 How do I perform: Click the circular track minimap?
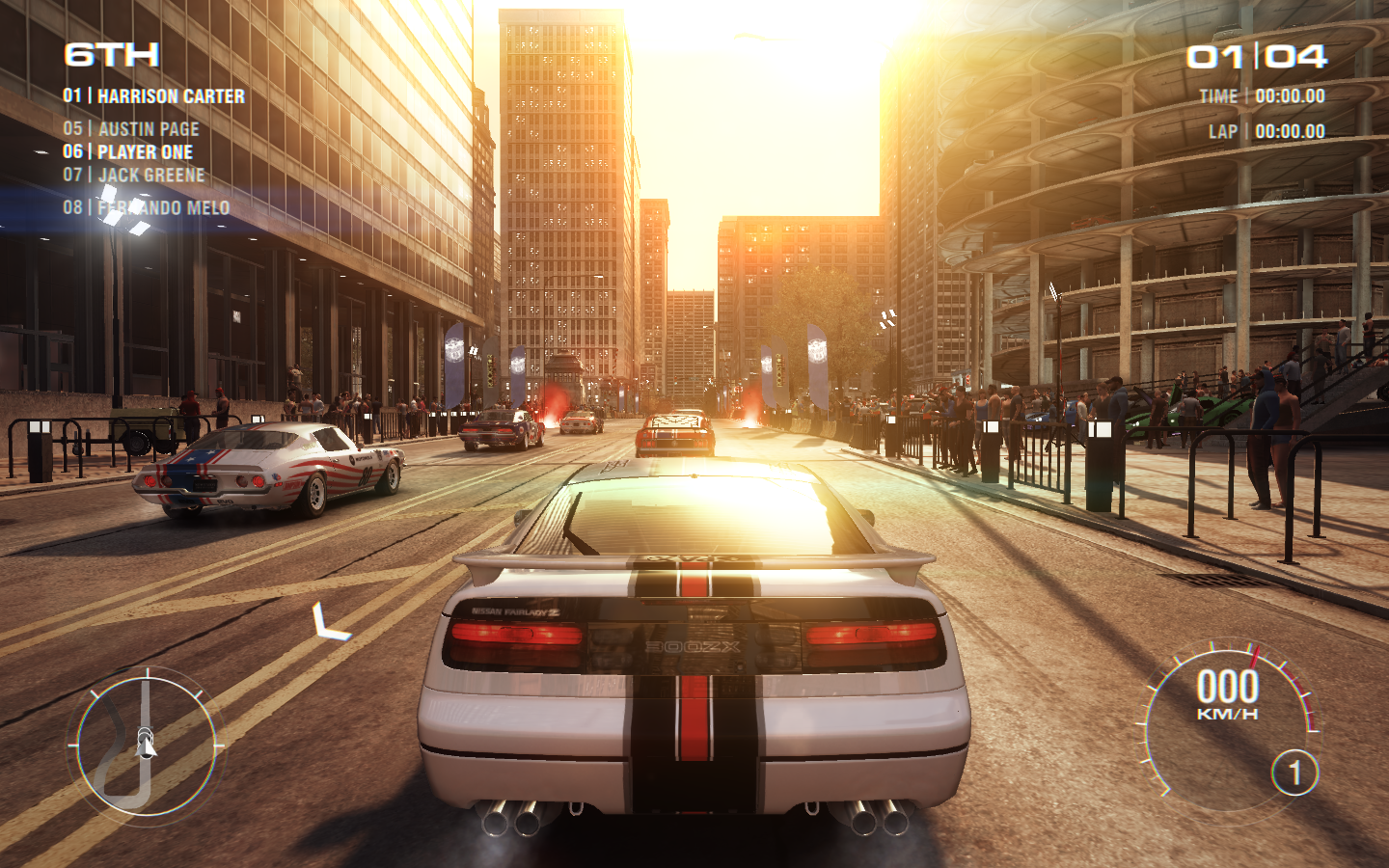coord(145,744)
